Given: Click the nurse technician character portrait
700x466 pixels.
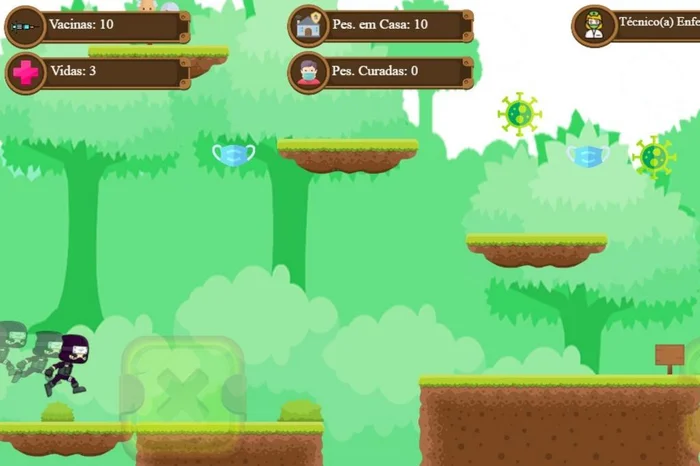Looking at the screenshot, I should tap(593, 26).
